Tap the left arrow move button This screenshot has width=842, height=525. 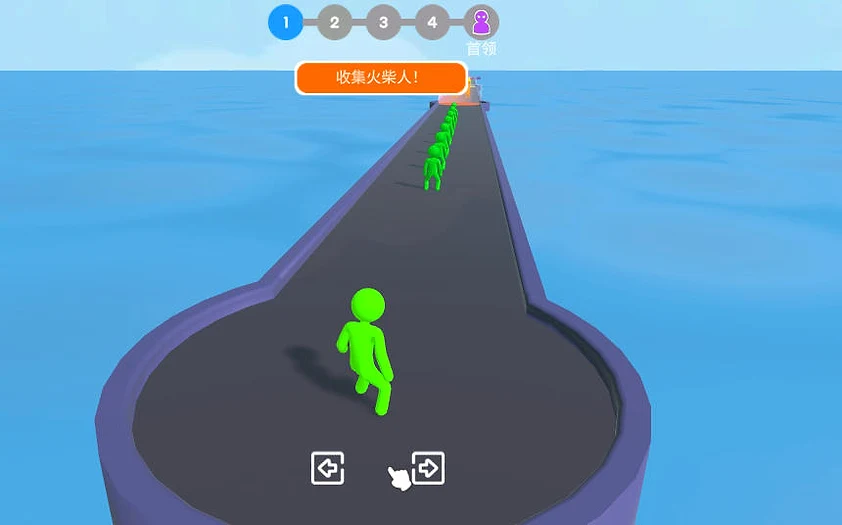tap(327, 467)
